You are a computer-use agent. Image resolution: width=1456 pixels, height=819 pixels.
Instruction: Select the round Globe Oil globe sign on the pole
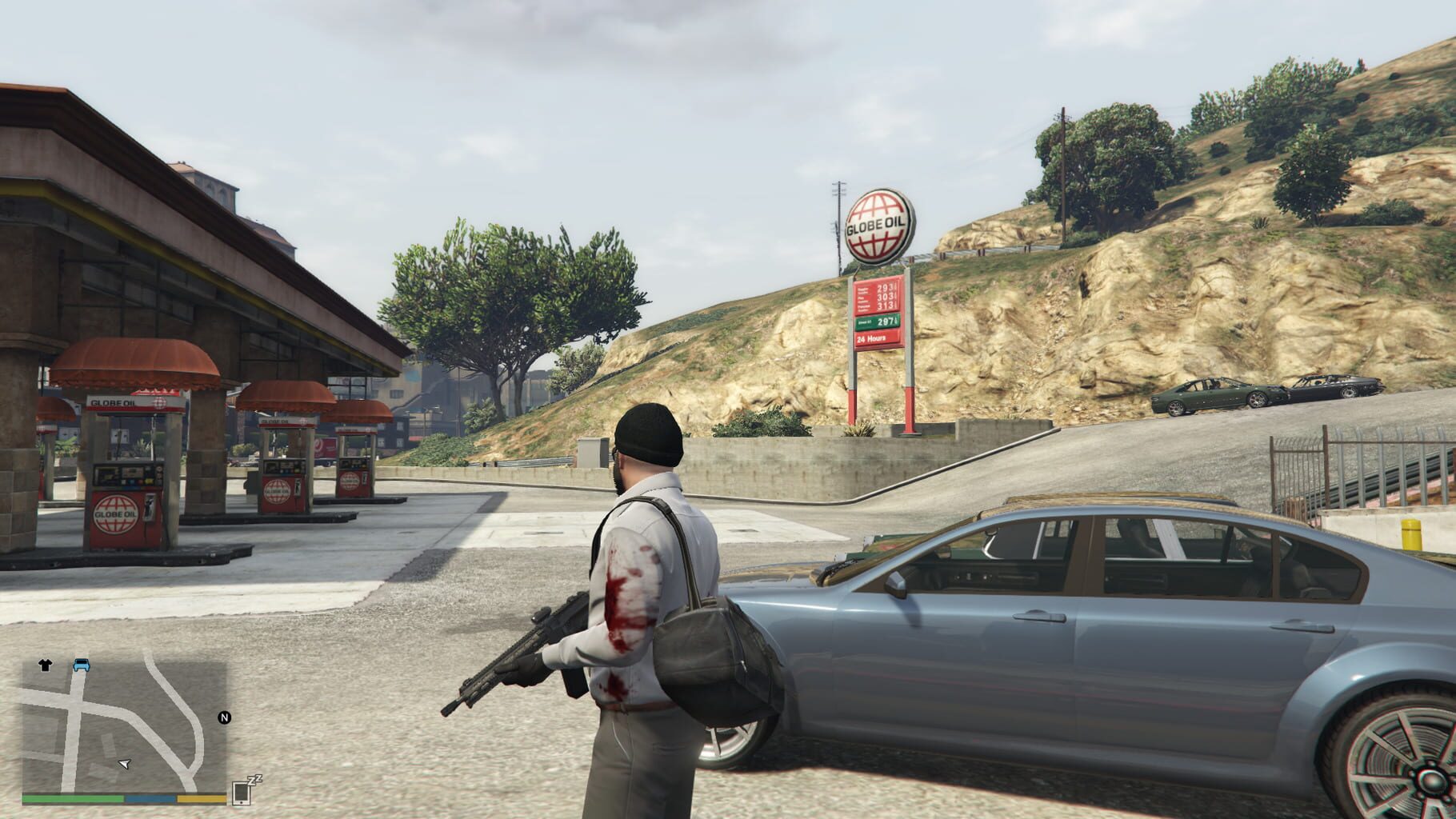[878, 225]
